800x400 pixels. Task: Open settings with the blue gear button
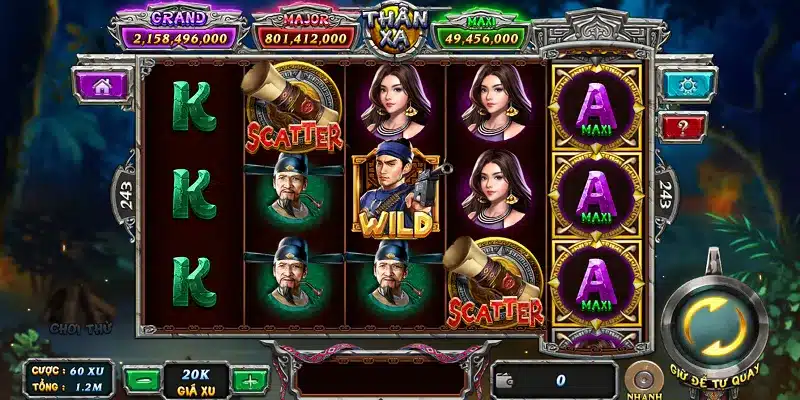point(686,84)
